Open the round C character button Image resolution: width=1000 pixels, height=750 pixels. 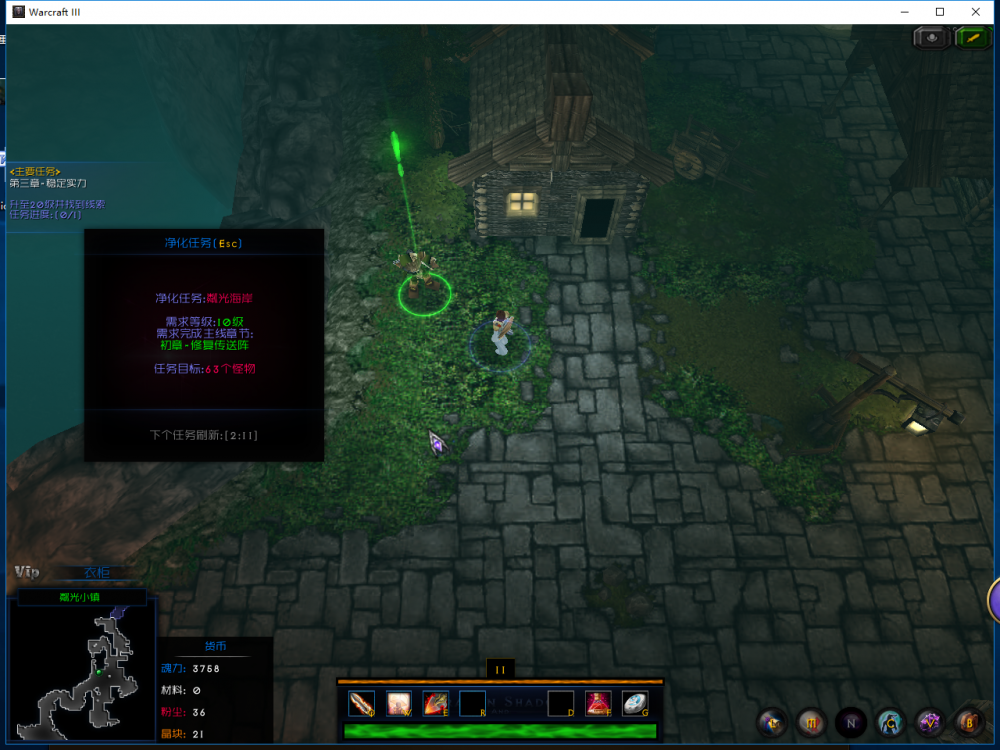coord(890,721)
